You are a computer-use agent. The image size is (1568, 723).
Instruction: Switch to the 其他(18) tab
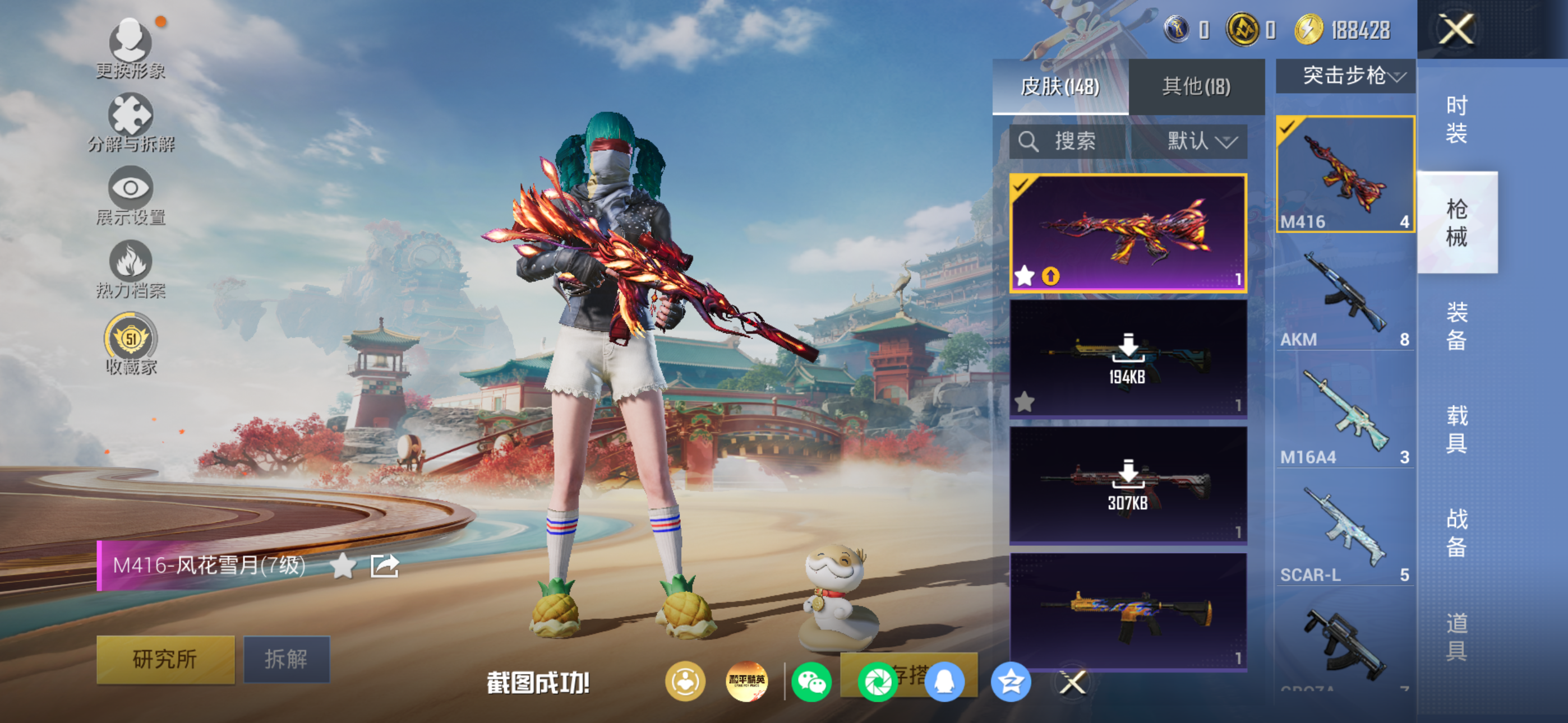click(1196, 87)
